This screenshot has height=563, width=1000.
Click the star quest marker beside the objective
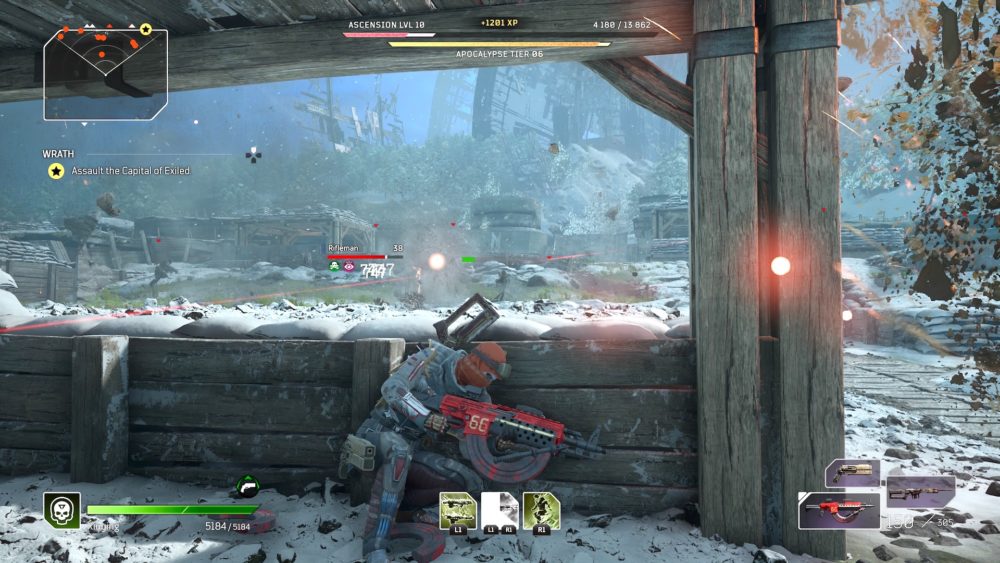tap(56, 171)
